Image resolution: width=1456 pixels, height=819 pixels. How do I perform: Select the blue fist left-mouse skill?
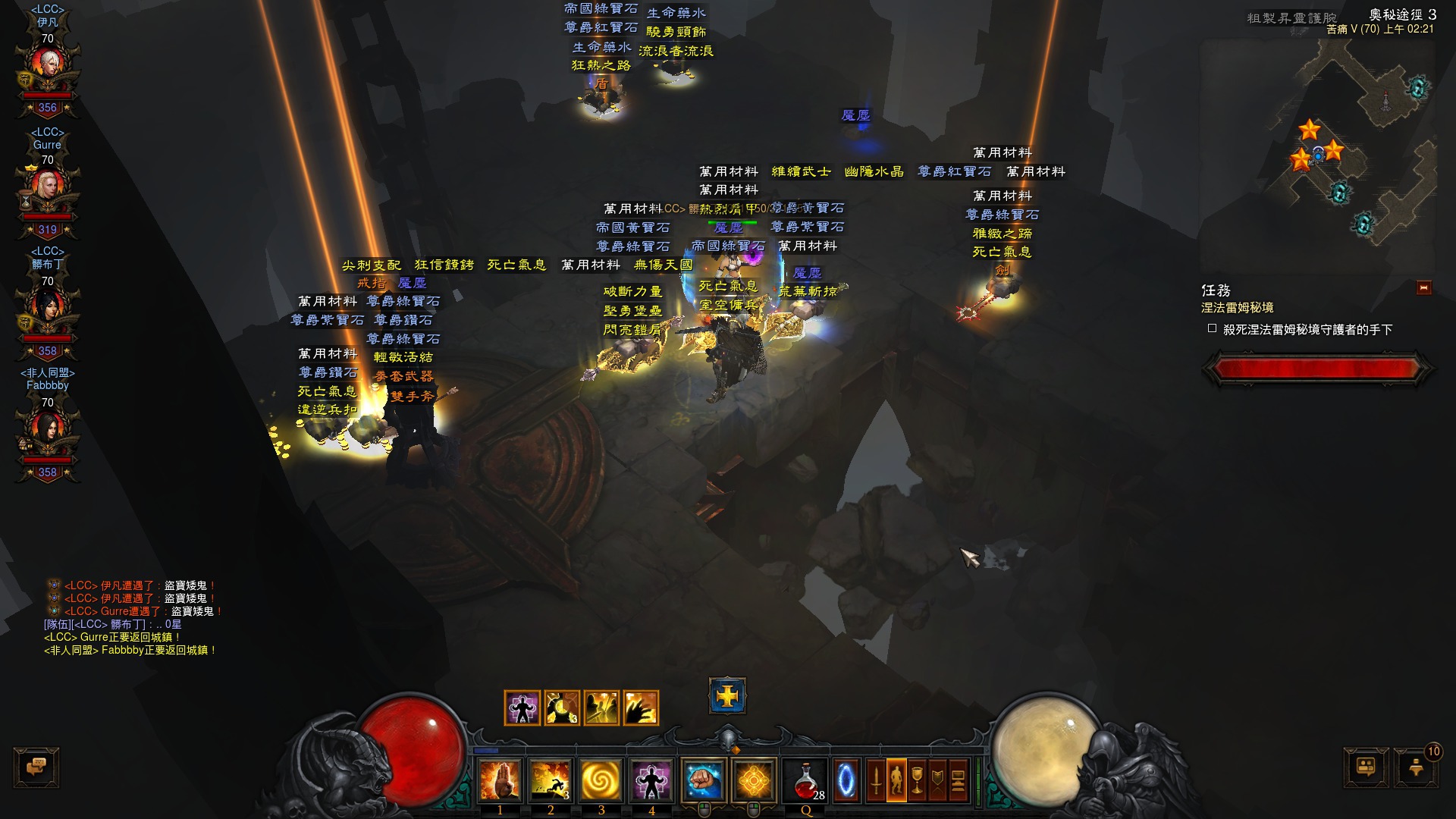point(703,780)
